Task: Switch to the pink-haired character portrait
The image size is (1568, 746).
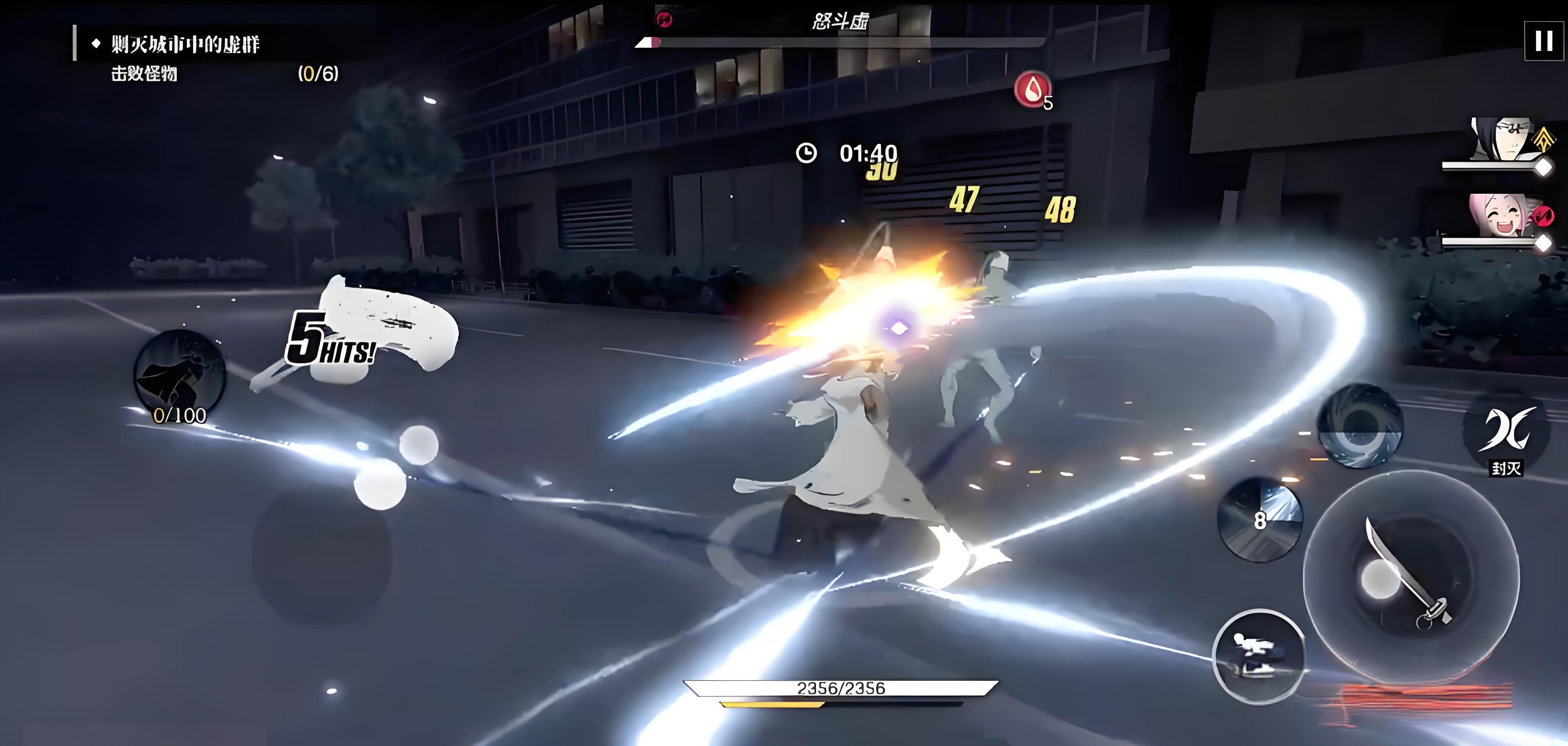Action: pyautogui.click(x=1501, y=216)
